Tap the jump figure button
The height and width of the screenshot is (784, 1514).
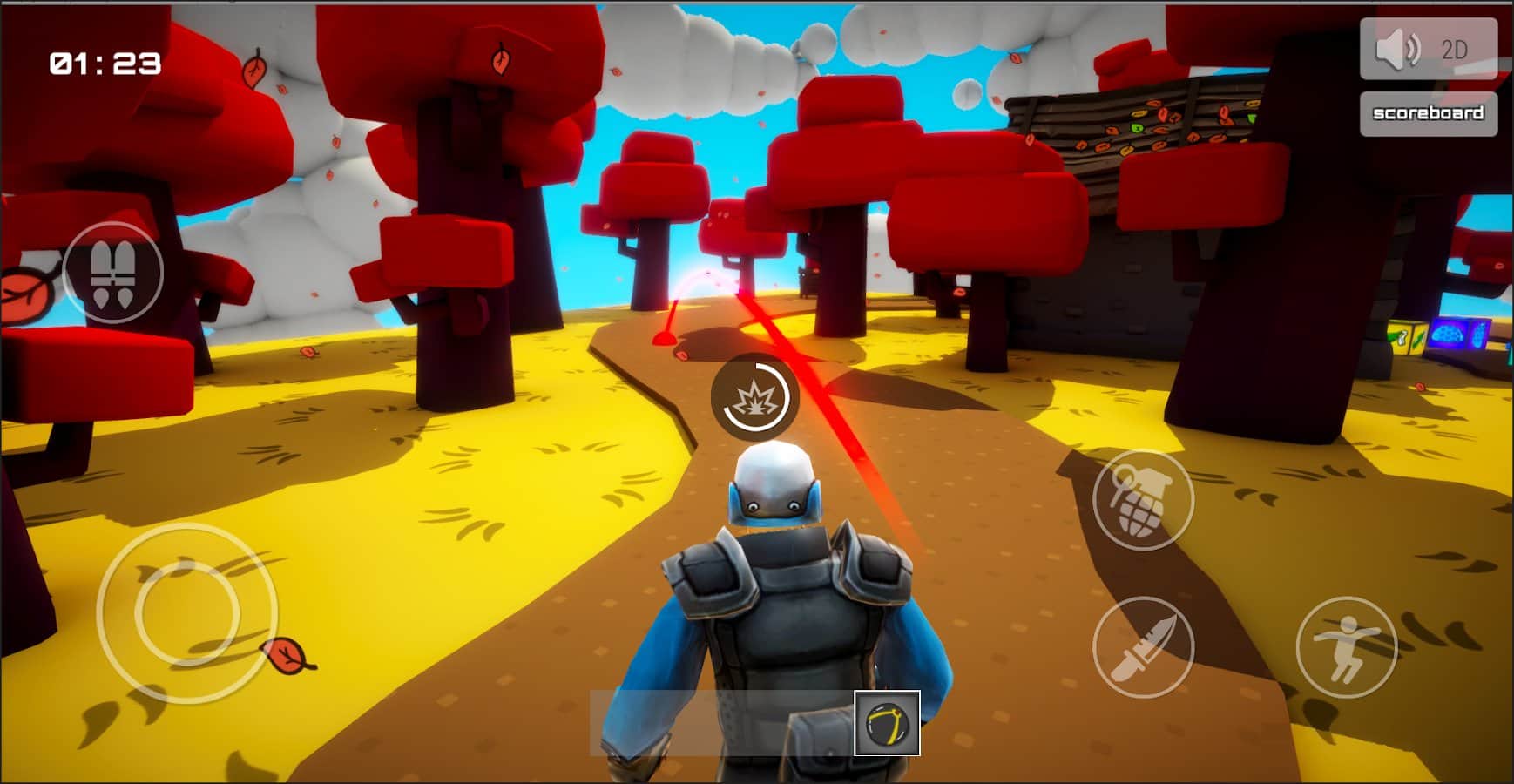pyautogui.click(x=1346, y=647)
